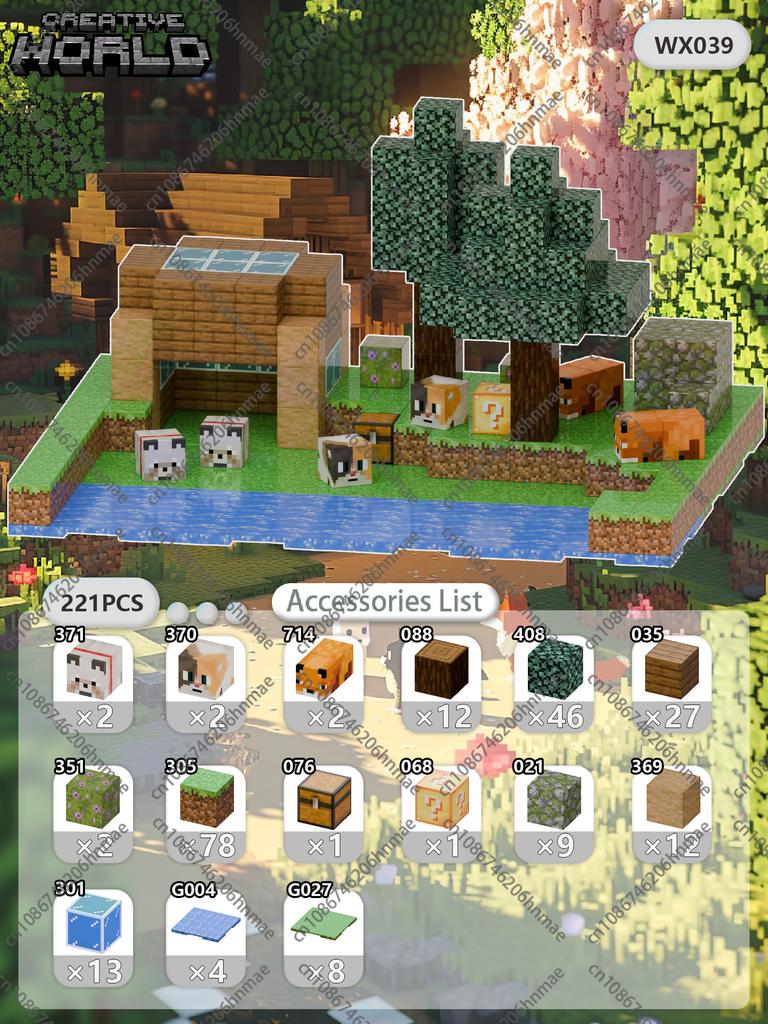The image size is (768, 1024).
Task: Open the Accessories List header
Action: point(385,602)
